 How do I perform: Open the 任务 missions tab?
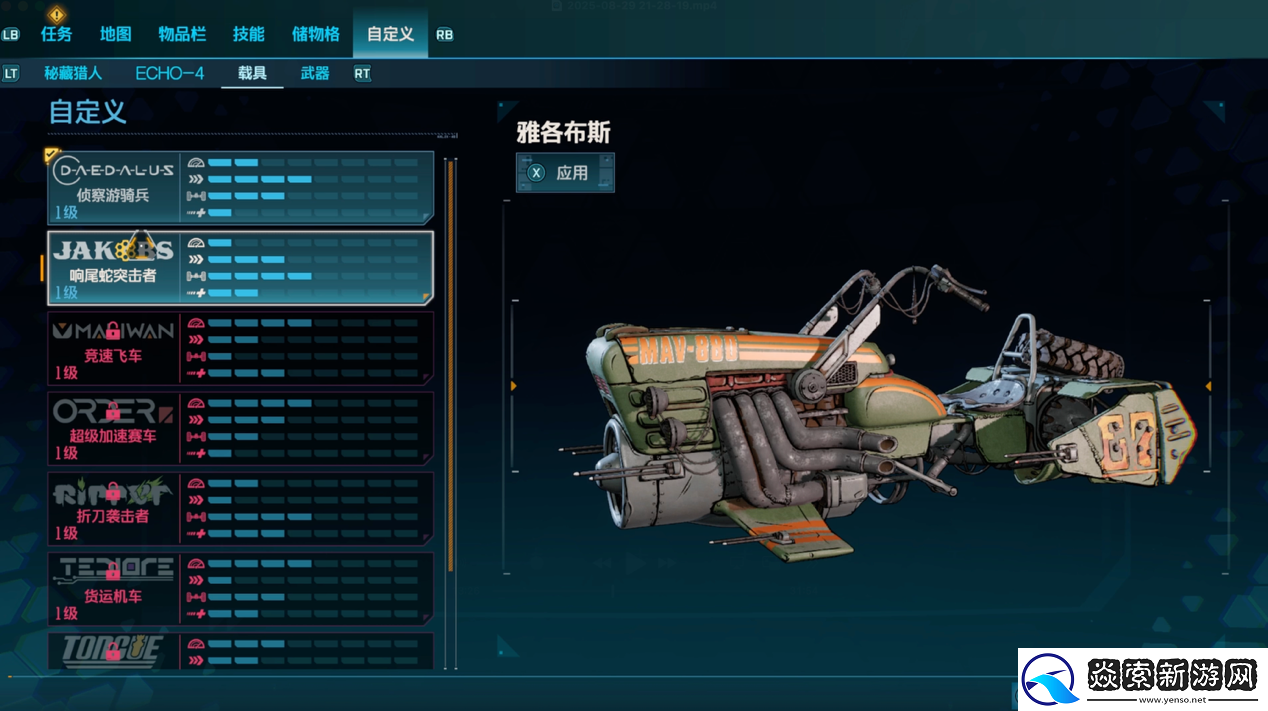(57, 34)
